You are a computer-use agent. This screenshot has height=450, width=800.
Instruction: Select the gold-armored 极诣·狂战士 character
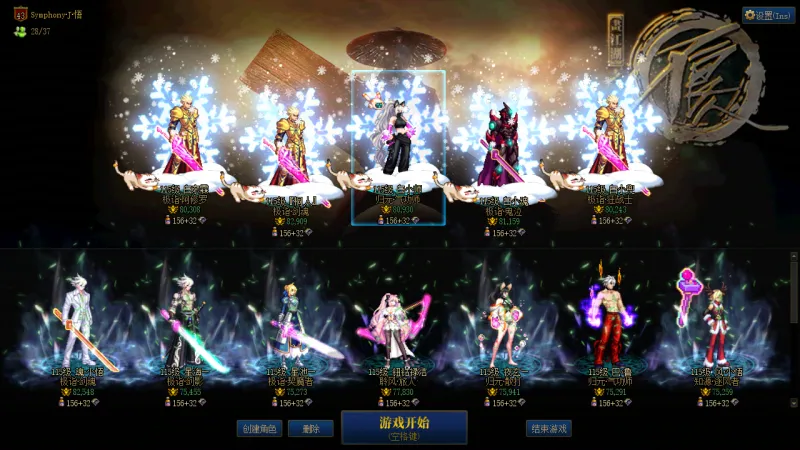pos(609,140)
